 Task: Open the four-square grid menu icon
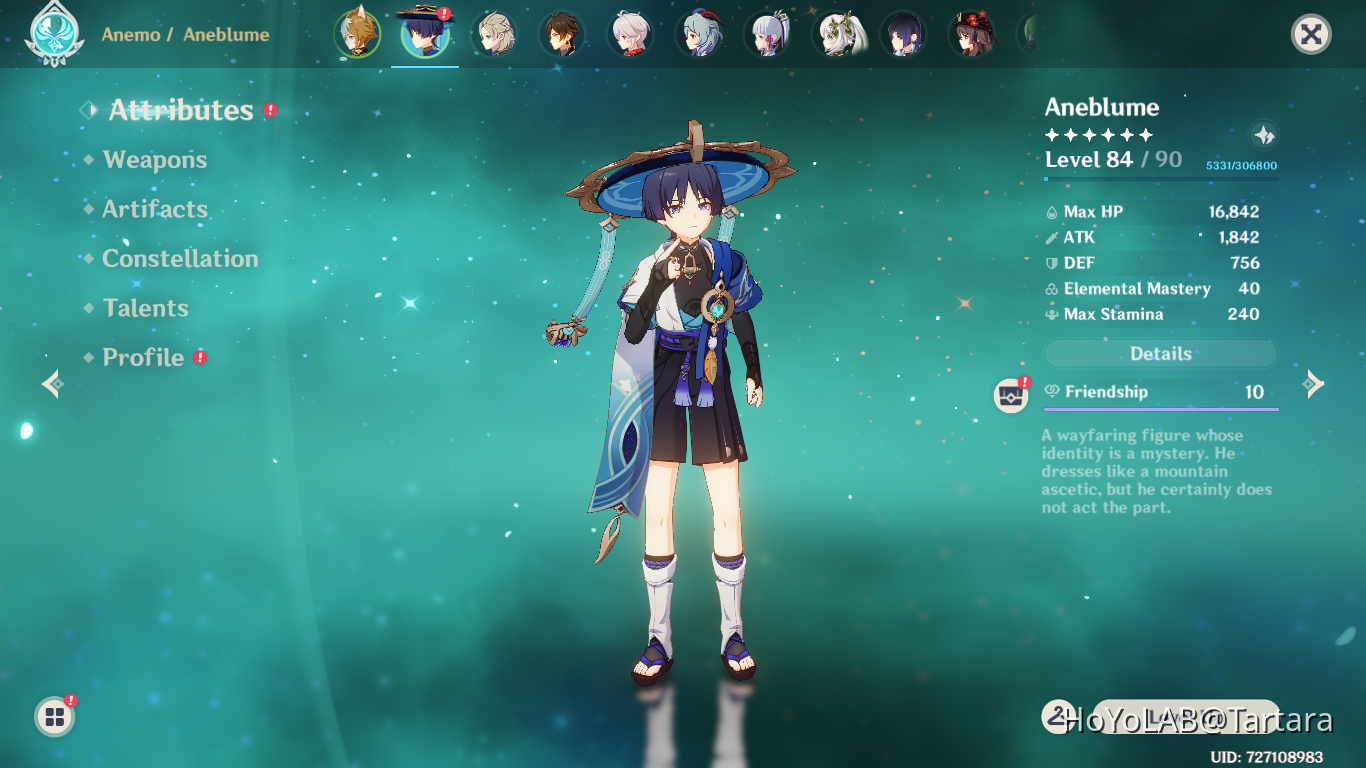[54, 716]
